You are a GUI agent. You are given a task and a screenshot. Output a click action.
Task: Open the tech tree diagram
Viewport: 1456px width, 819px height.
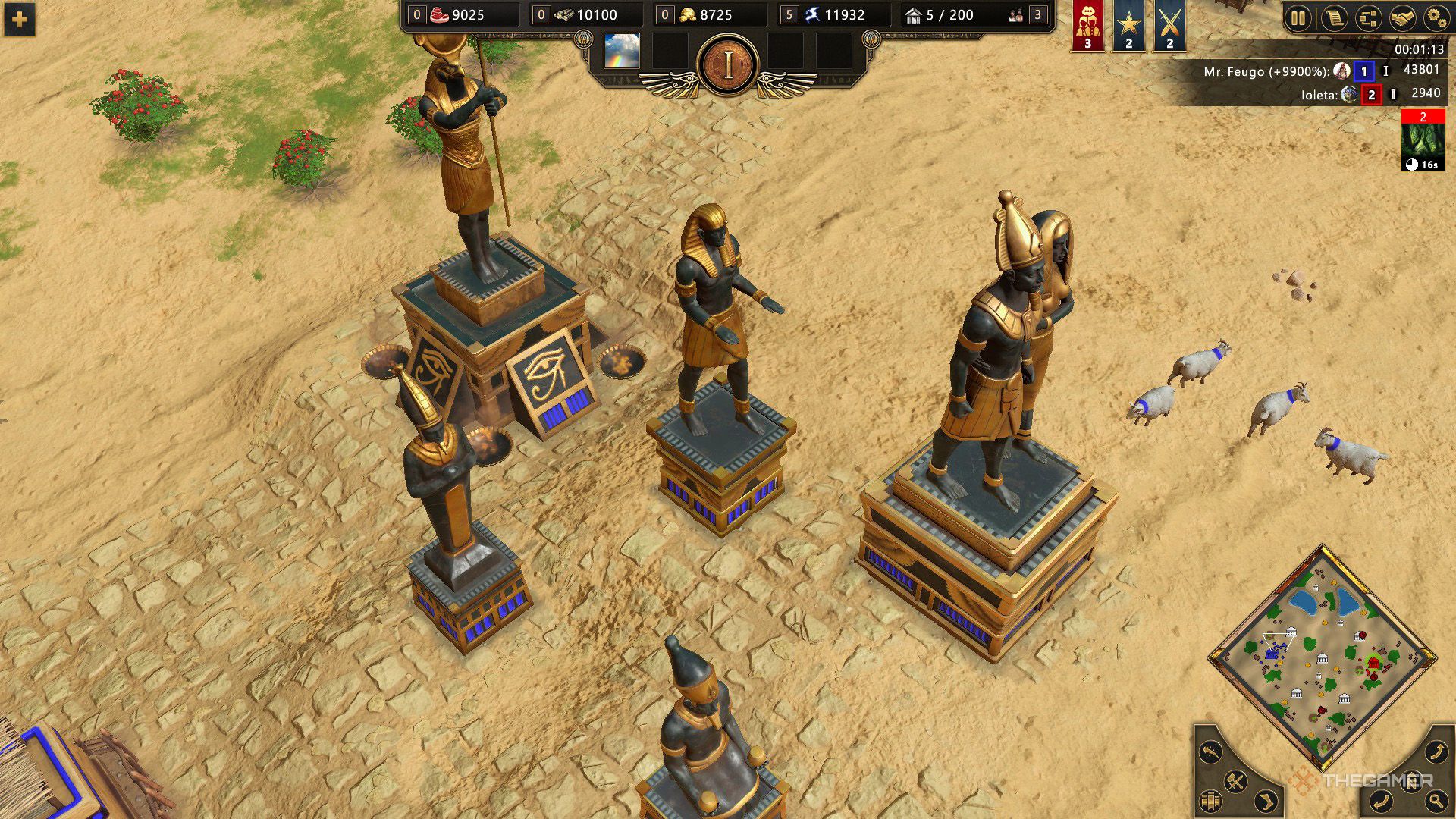click(1368, 17)
